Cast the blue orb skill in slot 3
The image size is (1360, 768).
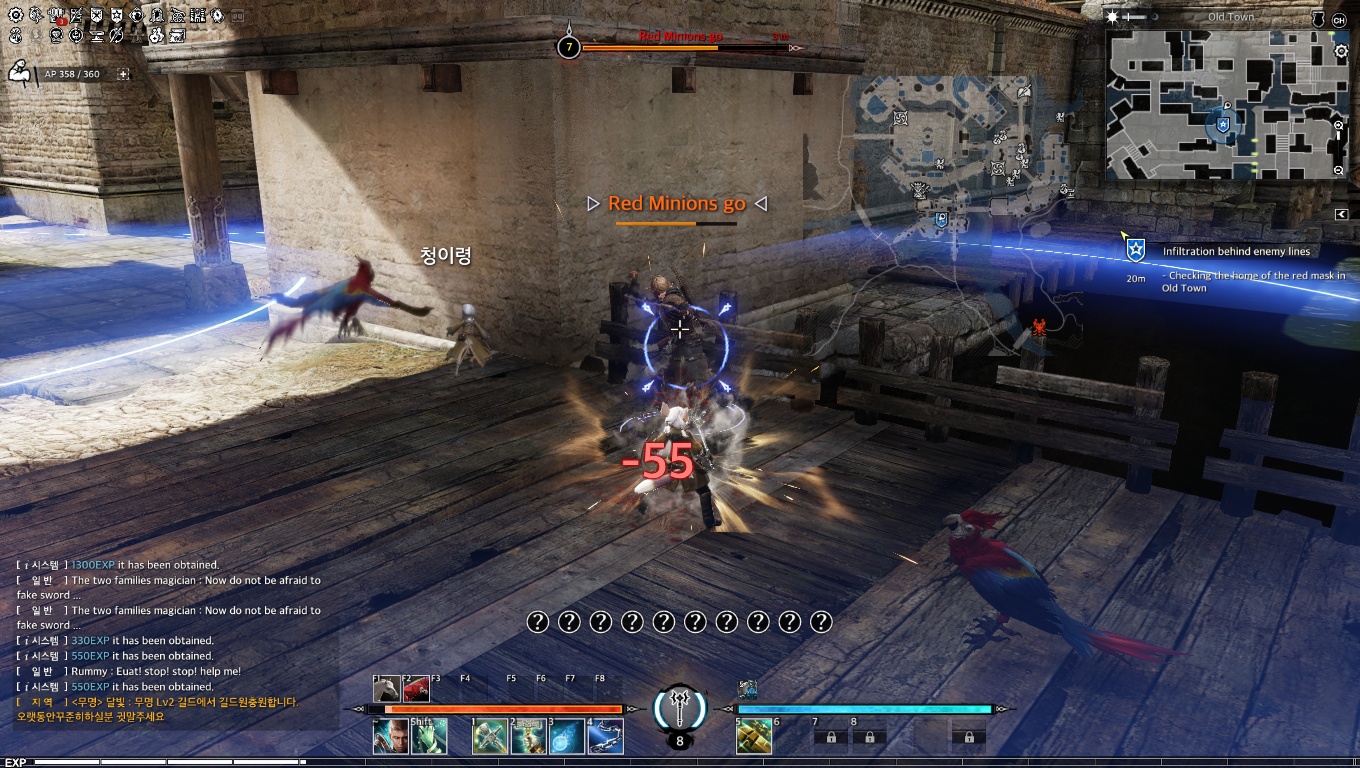coord(566,737)
